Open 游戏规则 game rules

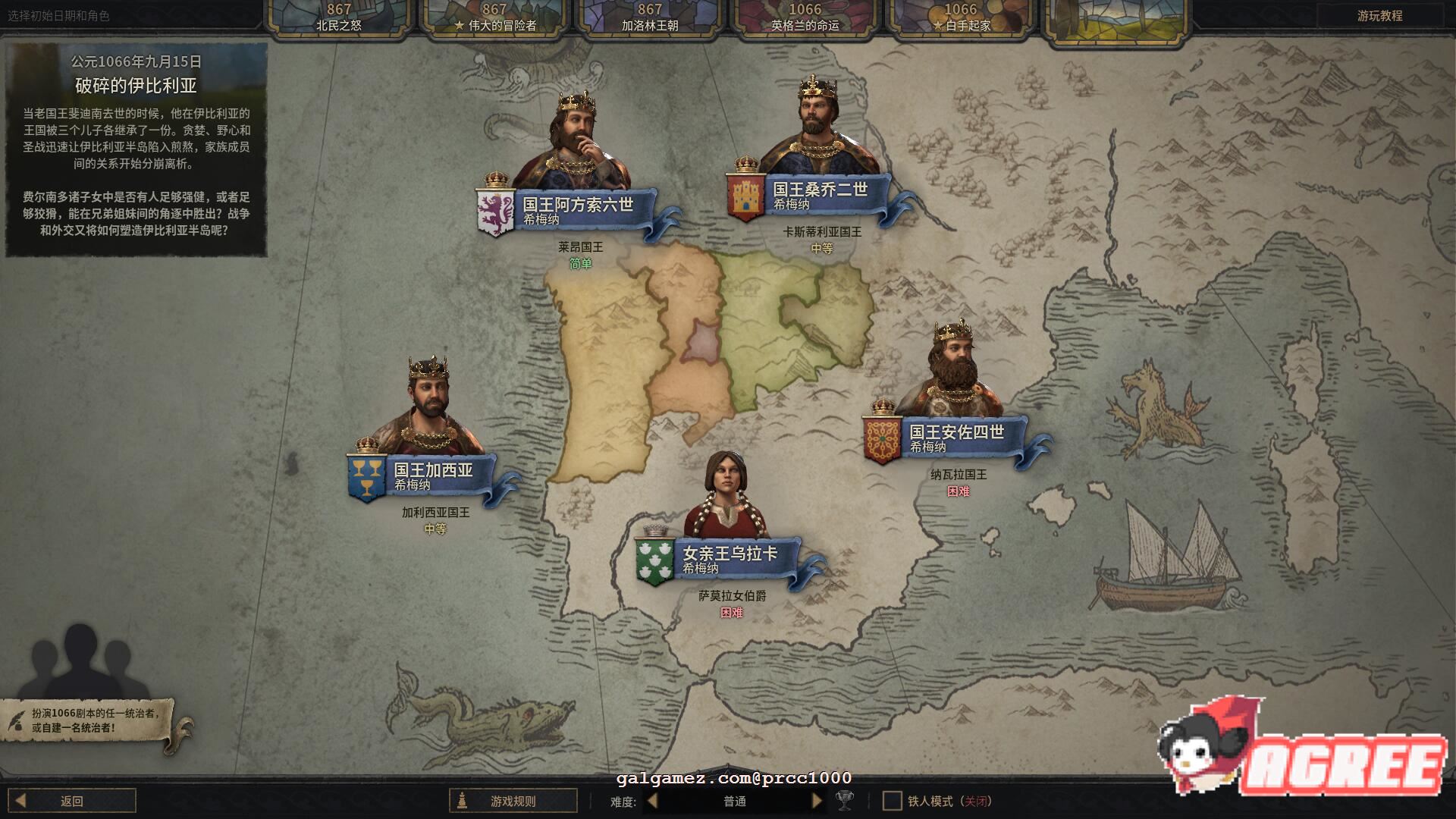513,801
